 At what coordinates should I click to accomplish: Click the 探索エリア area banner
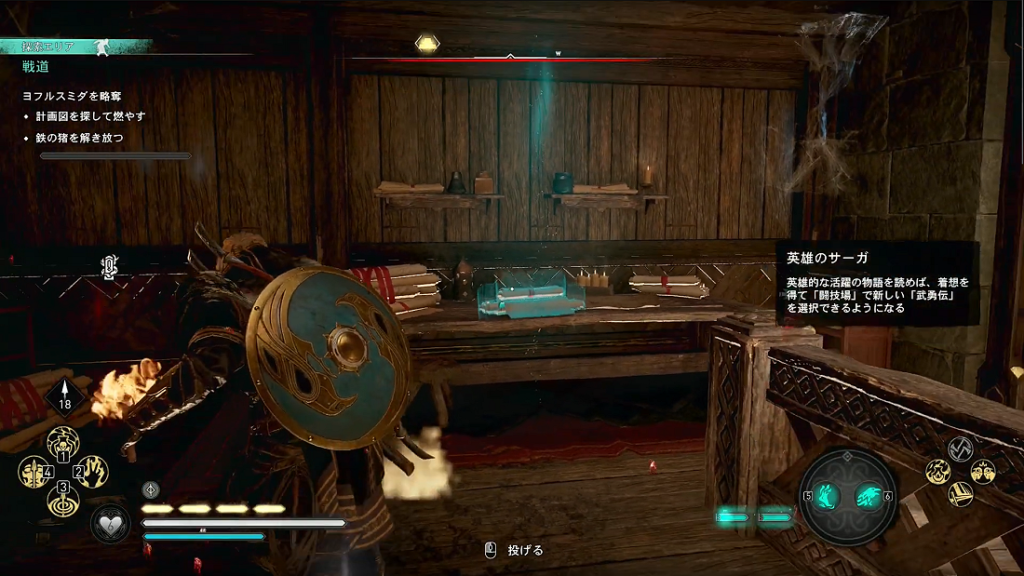(60, 46)
